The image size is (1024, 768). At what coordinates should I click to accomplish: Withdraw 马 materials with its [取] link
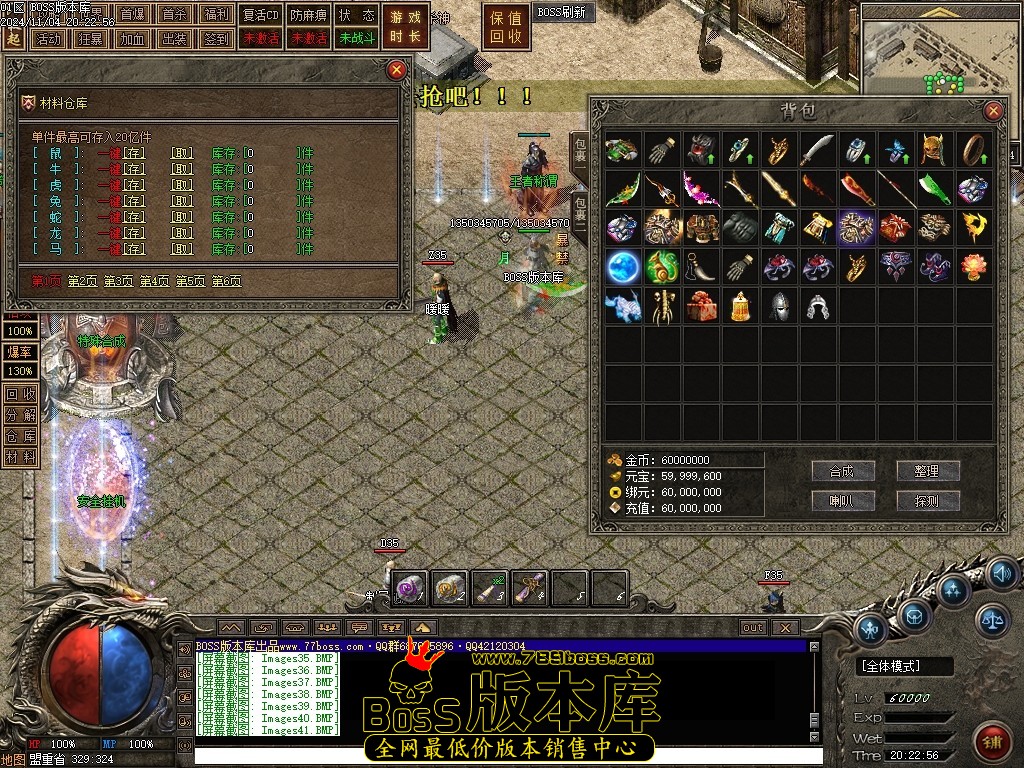tap(181, 249)
